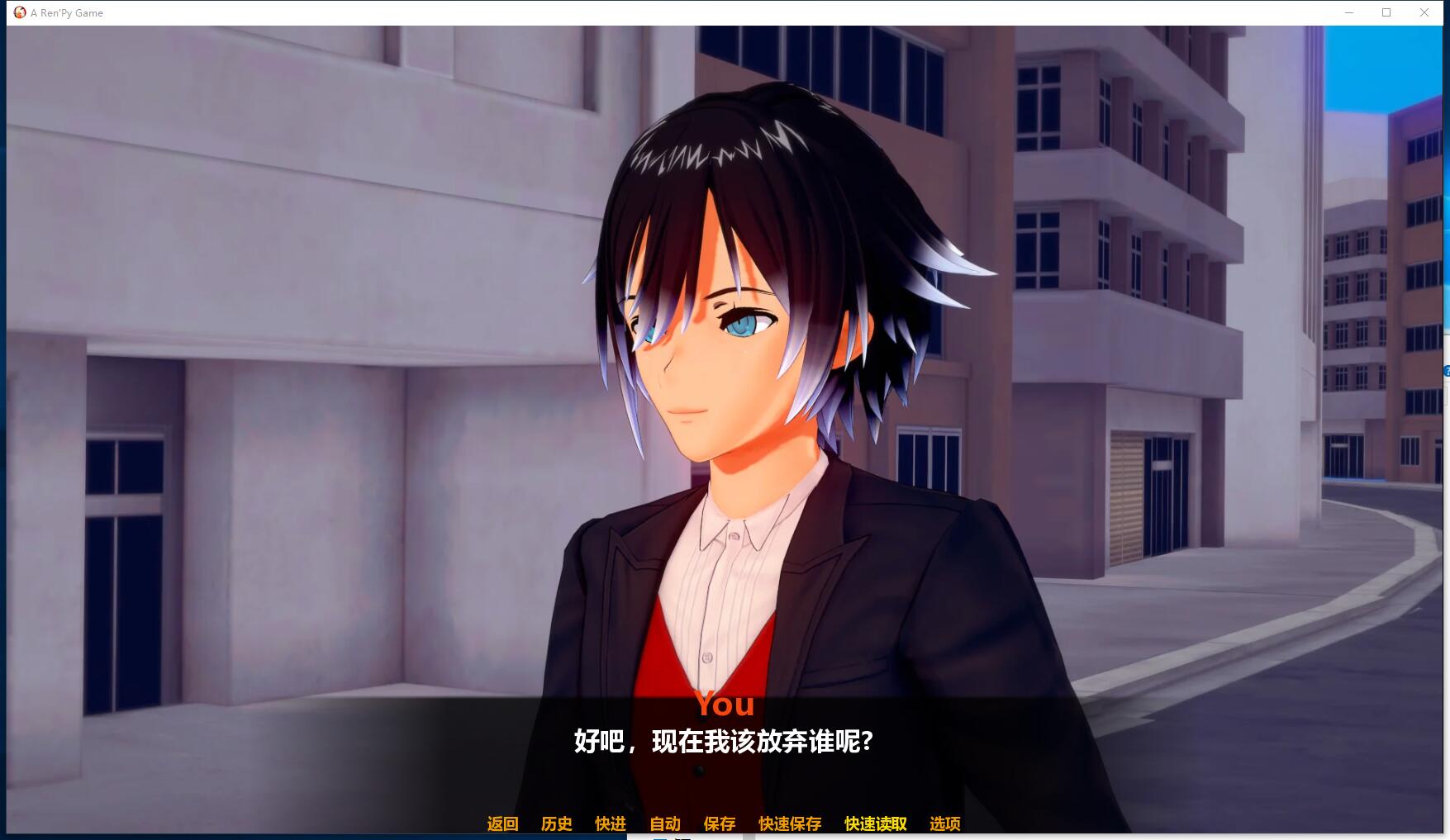This screenshot has width=1450, height=840.
Task: Click the speaker name 'You'
Action: pyautogui.click(x=725, y=705)
